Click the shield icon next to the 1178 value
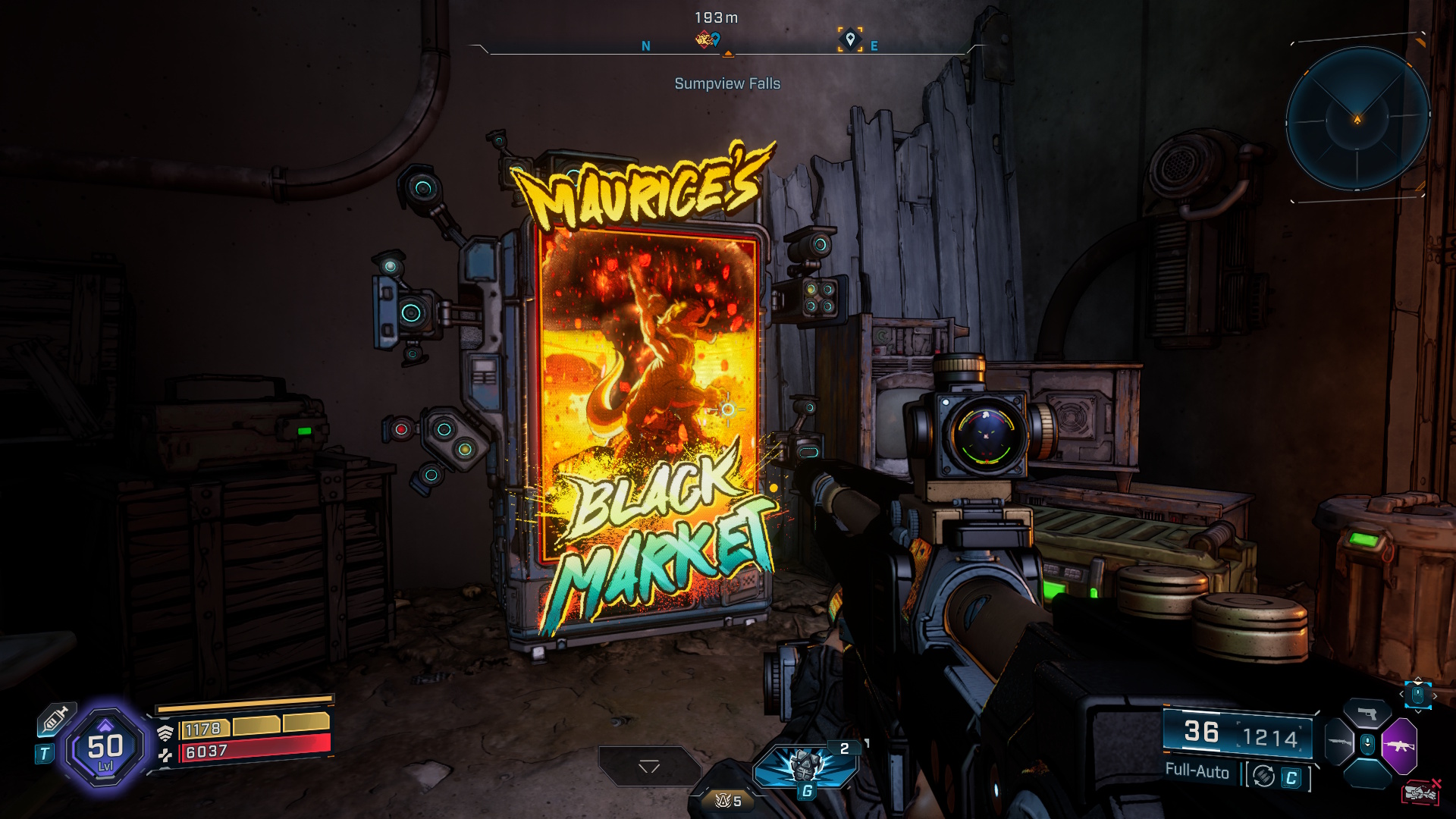 tap(165, 733)
